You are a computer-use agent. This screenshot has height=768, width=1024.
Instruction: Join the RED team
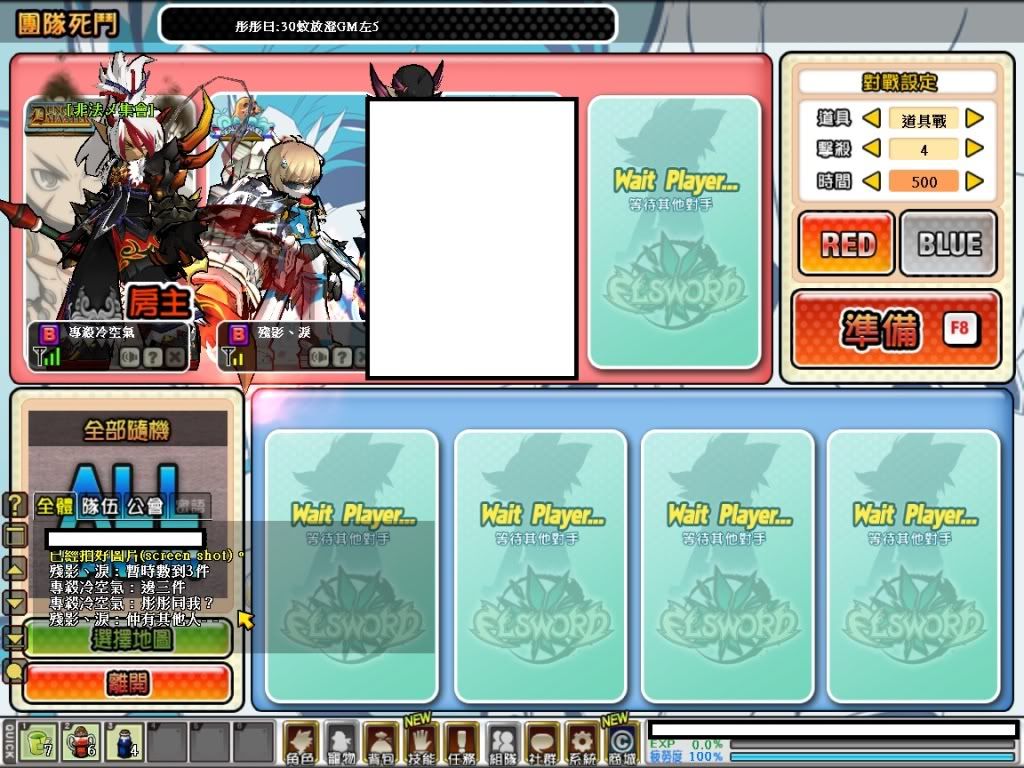[846, 243]
